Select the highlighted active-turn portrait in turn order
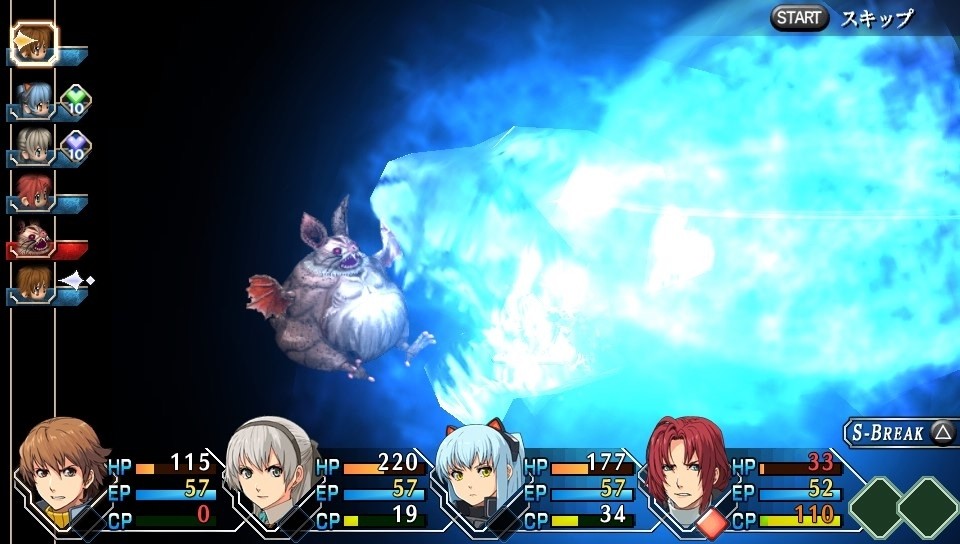 [x=34, y=43]
